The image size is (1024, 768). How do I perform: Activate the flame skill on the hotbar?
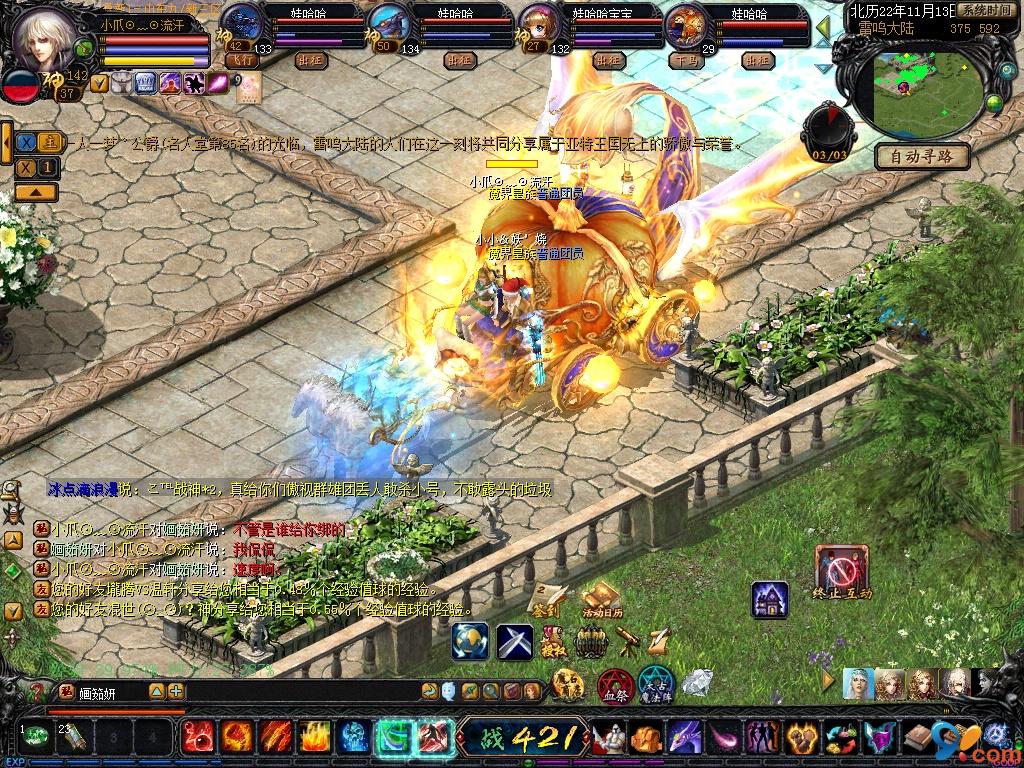coord(314,738)
